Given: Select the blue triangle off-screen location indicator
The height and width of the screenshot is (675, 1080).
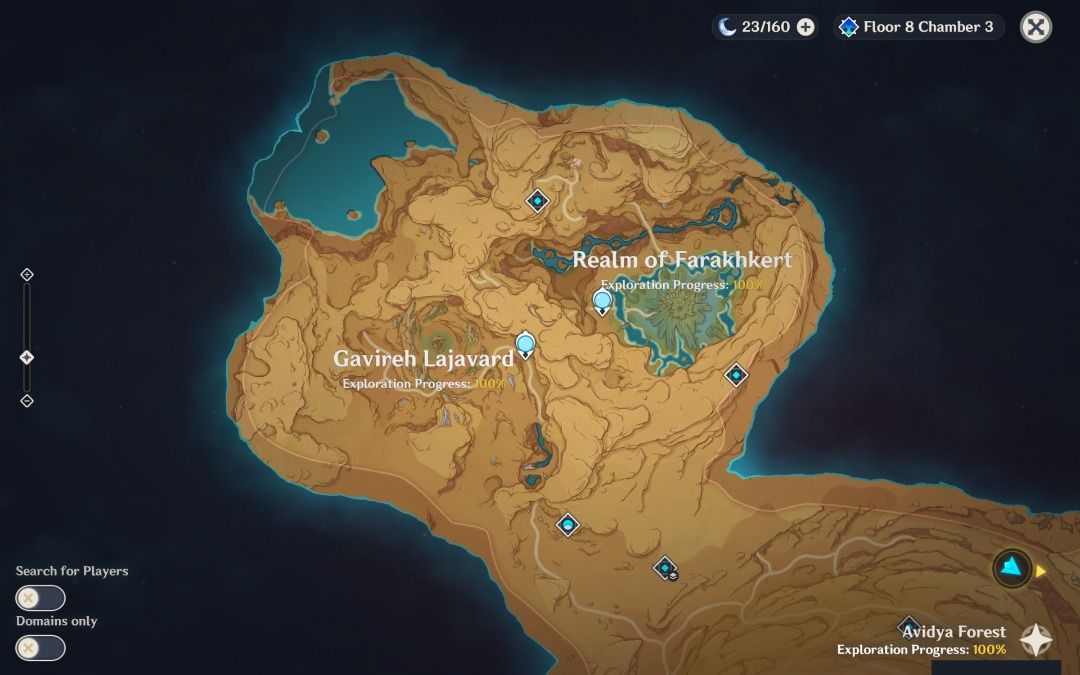Looking at the screenshot, I should tap(1013, 569).
